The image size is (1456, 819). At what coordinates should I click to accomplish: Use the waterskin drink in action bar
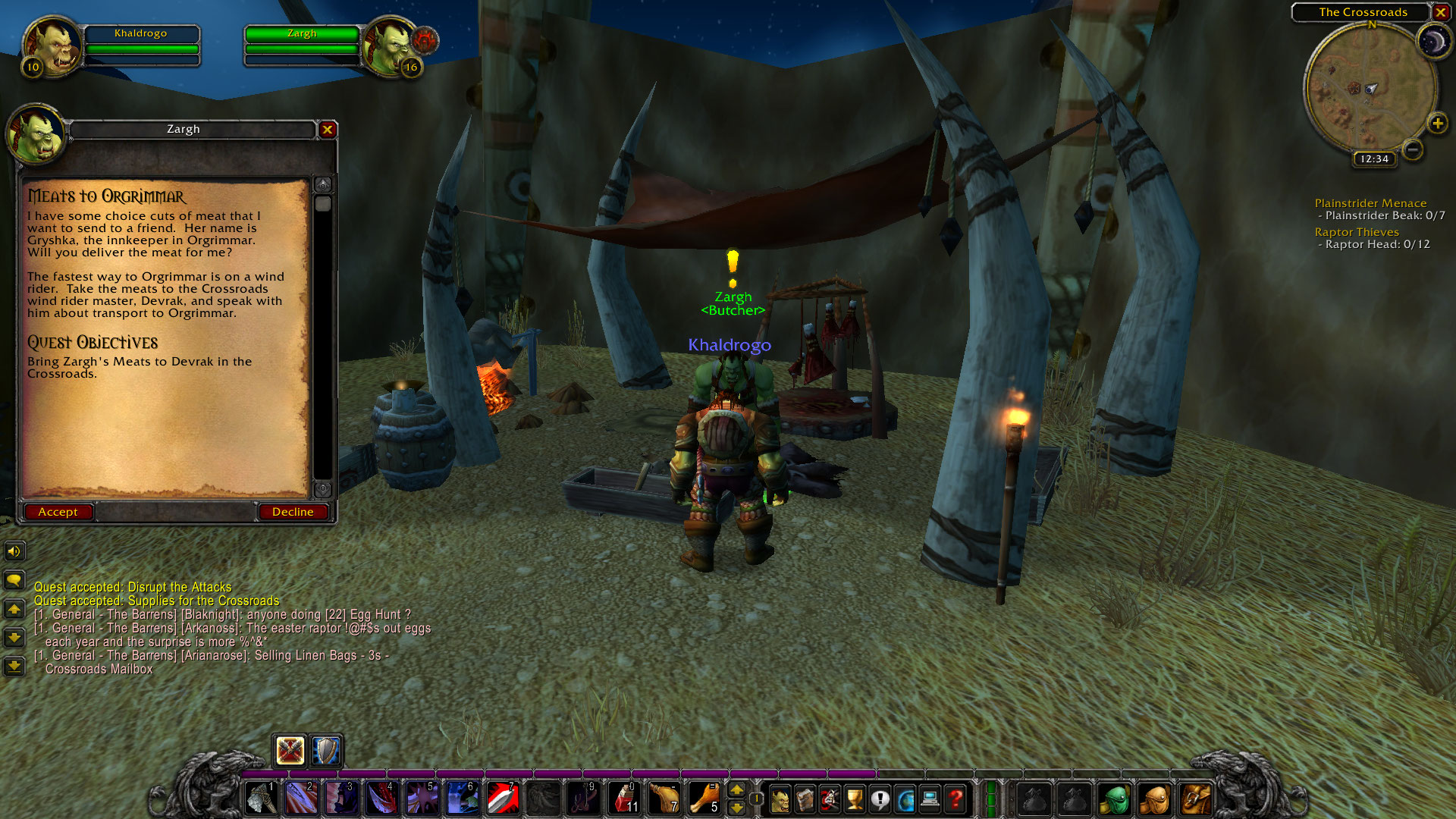(666, 798)
